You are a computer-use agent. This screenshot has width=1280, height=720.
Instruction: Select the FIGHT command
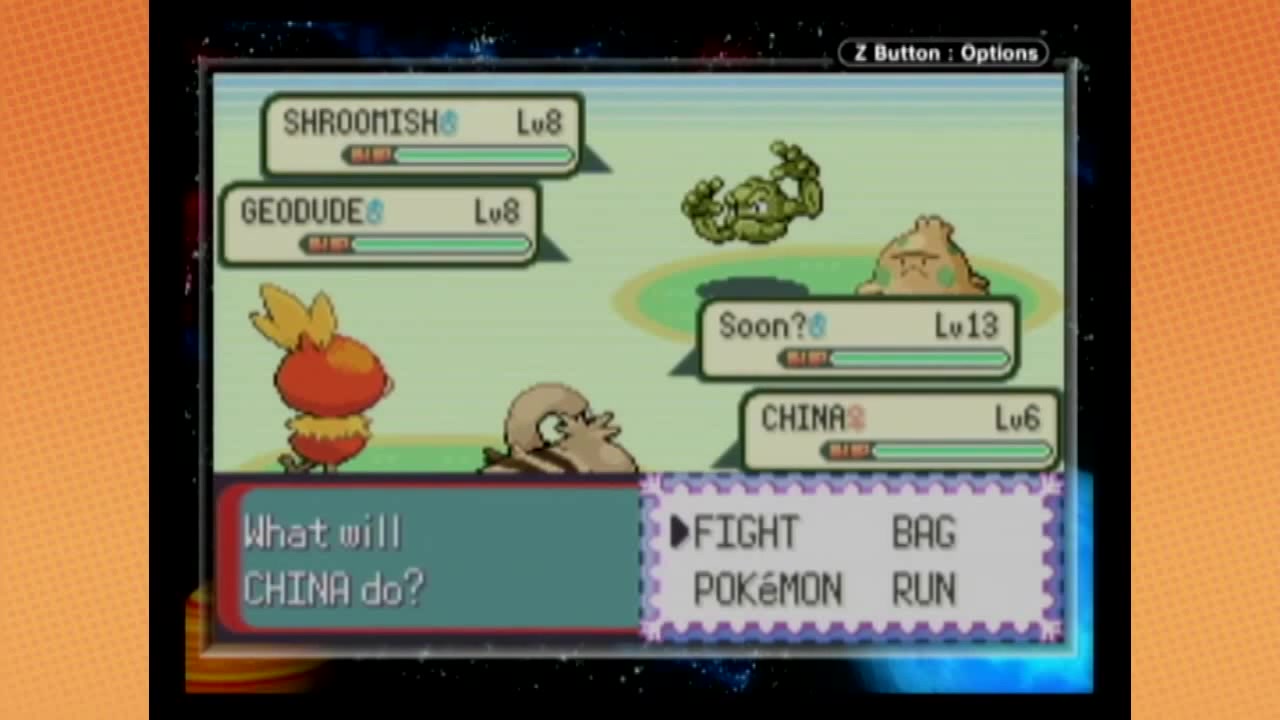coord(745,533)
